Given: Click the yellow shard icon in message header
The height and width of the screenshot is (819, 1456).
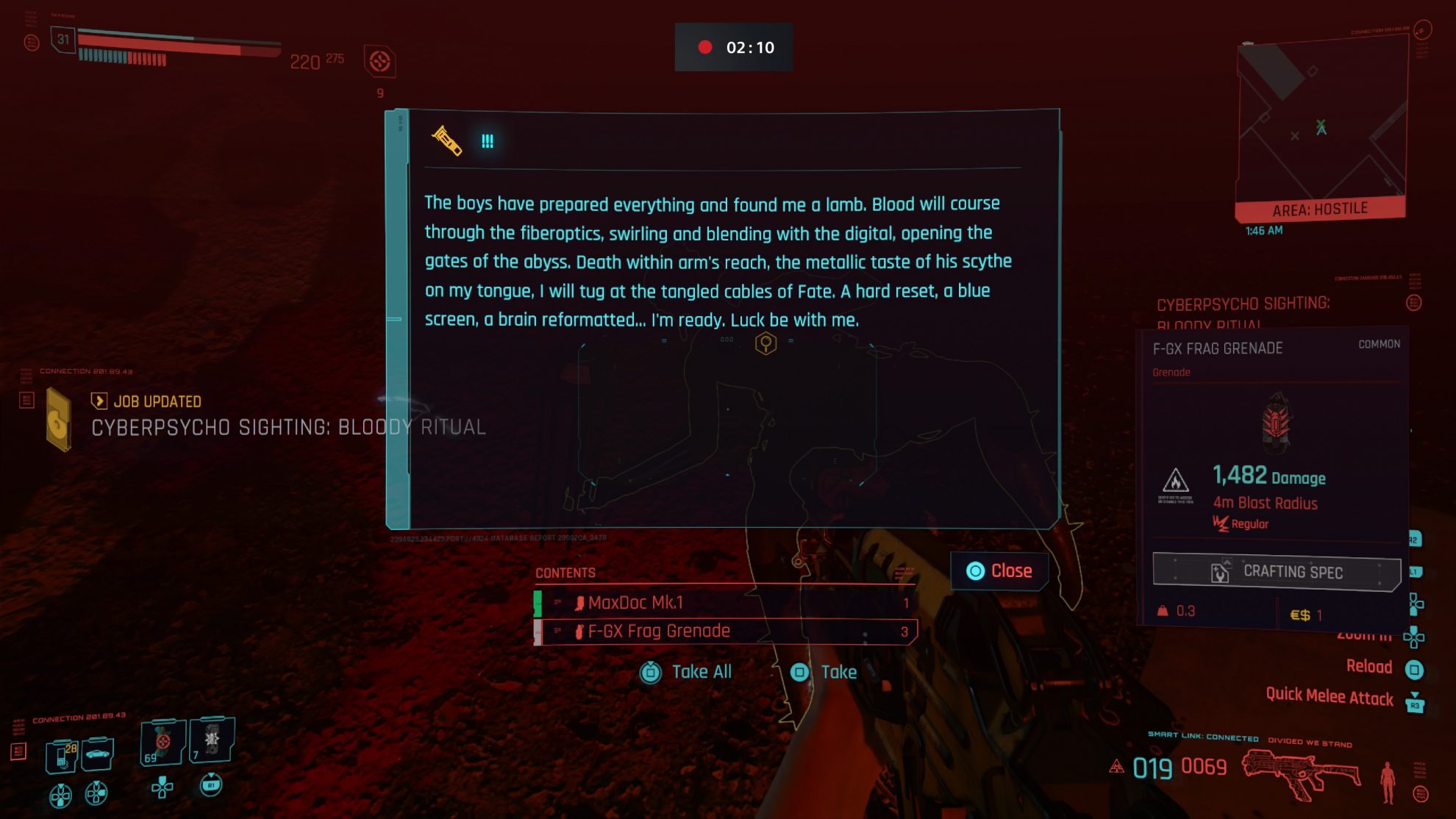Looking at the screenshot, I should click(446, 140).
